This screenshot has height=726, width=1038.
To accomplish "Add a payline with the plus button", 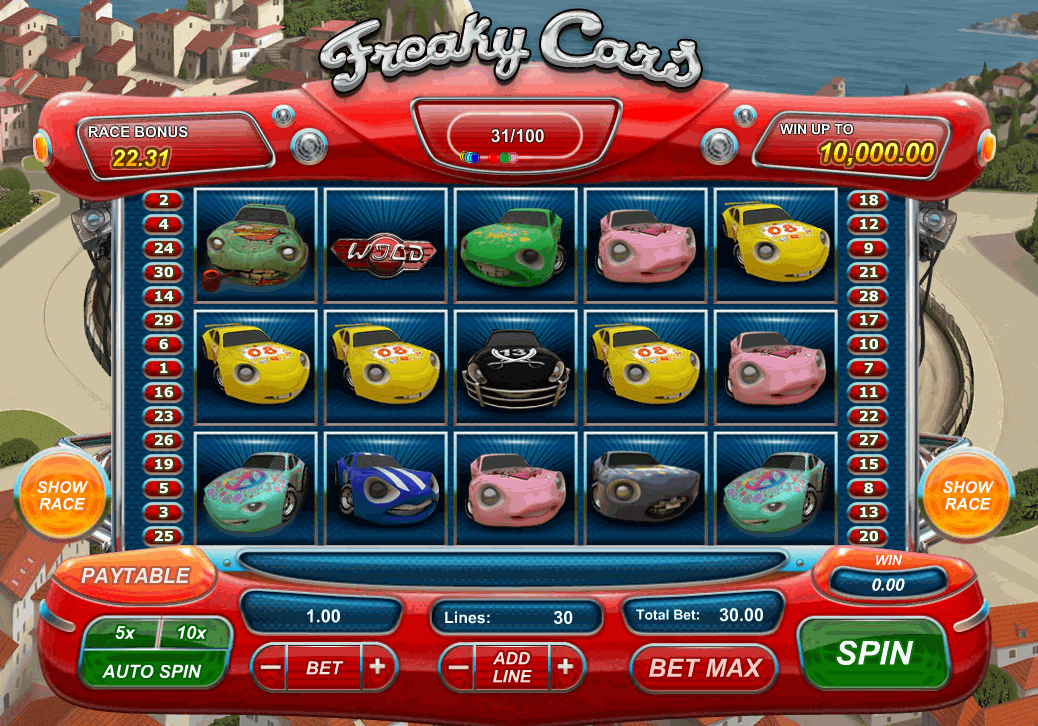I will (565, 667).
